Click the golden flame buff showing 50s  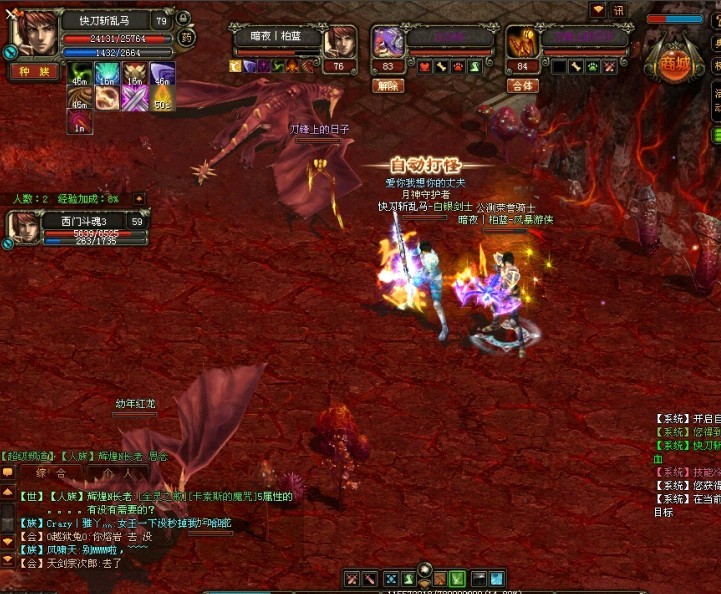pyautogui.click(x=162, y=97)
